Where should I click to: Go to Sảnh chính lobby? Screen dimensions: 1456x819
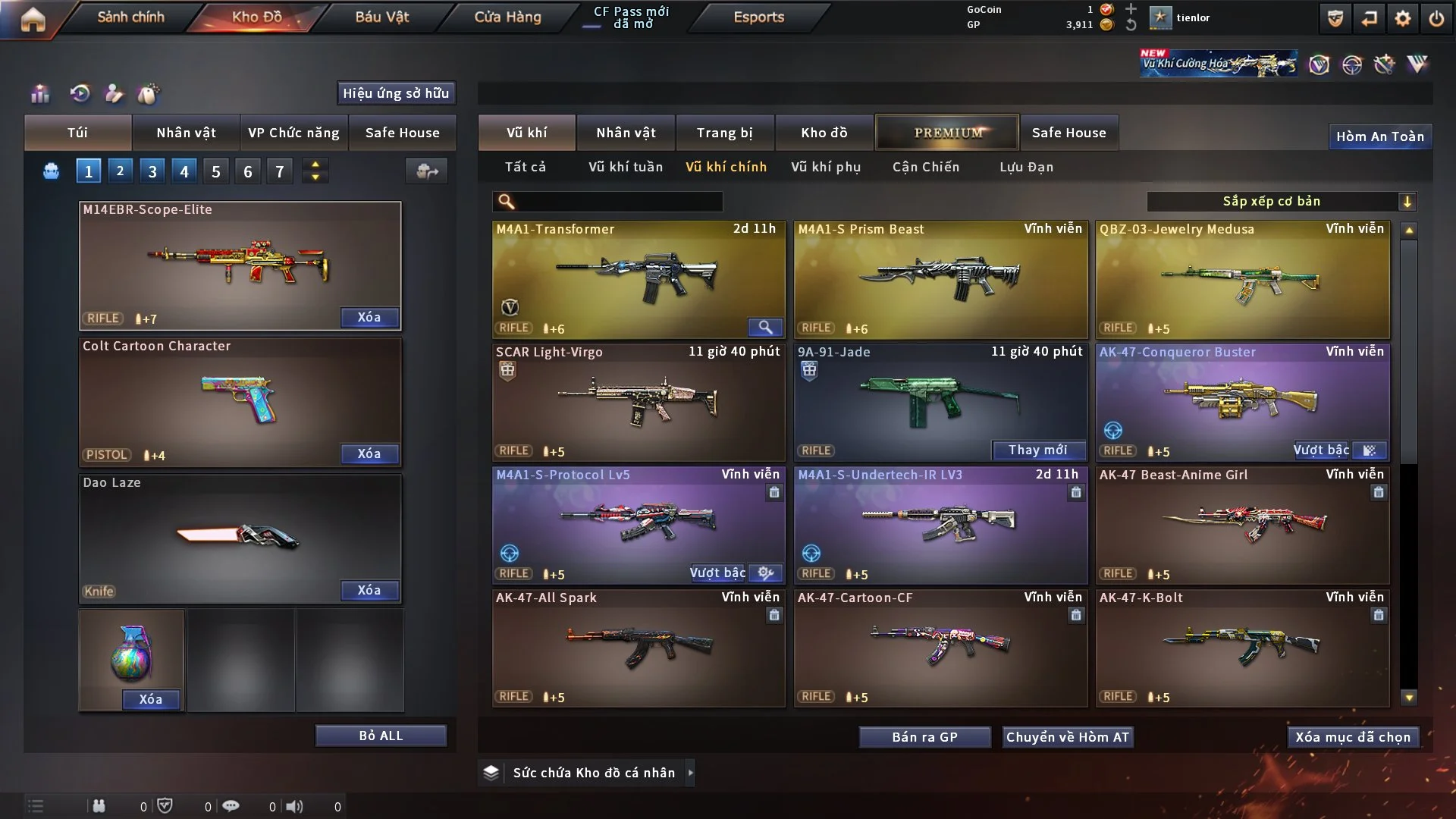[x=130, y=17]
